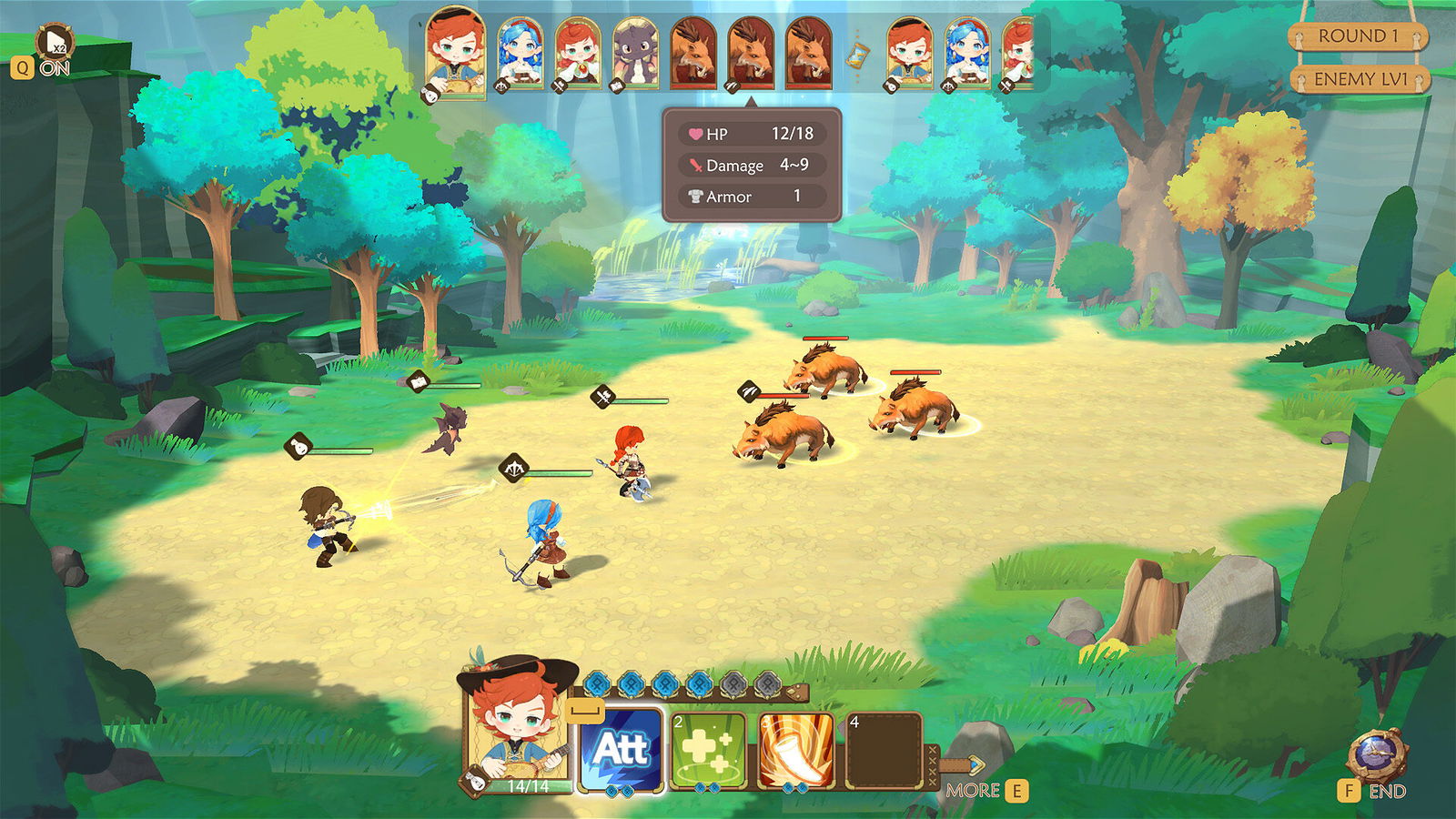The width and height of the screenshot is (1456, 819).
Task: Cast the orange horn skill
Action: 795,751
